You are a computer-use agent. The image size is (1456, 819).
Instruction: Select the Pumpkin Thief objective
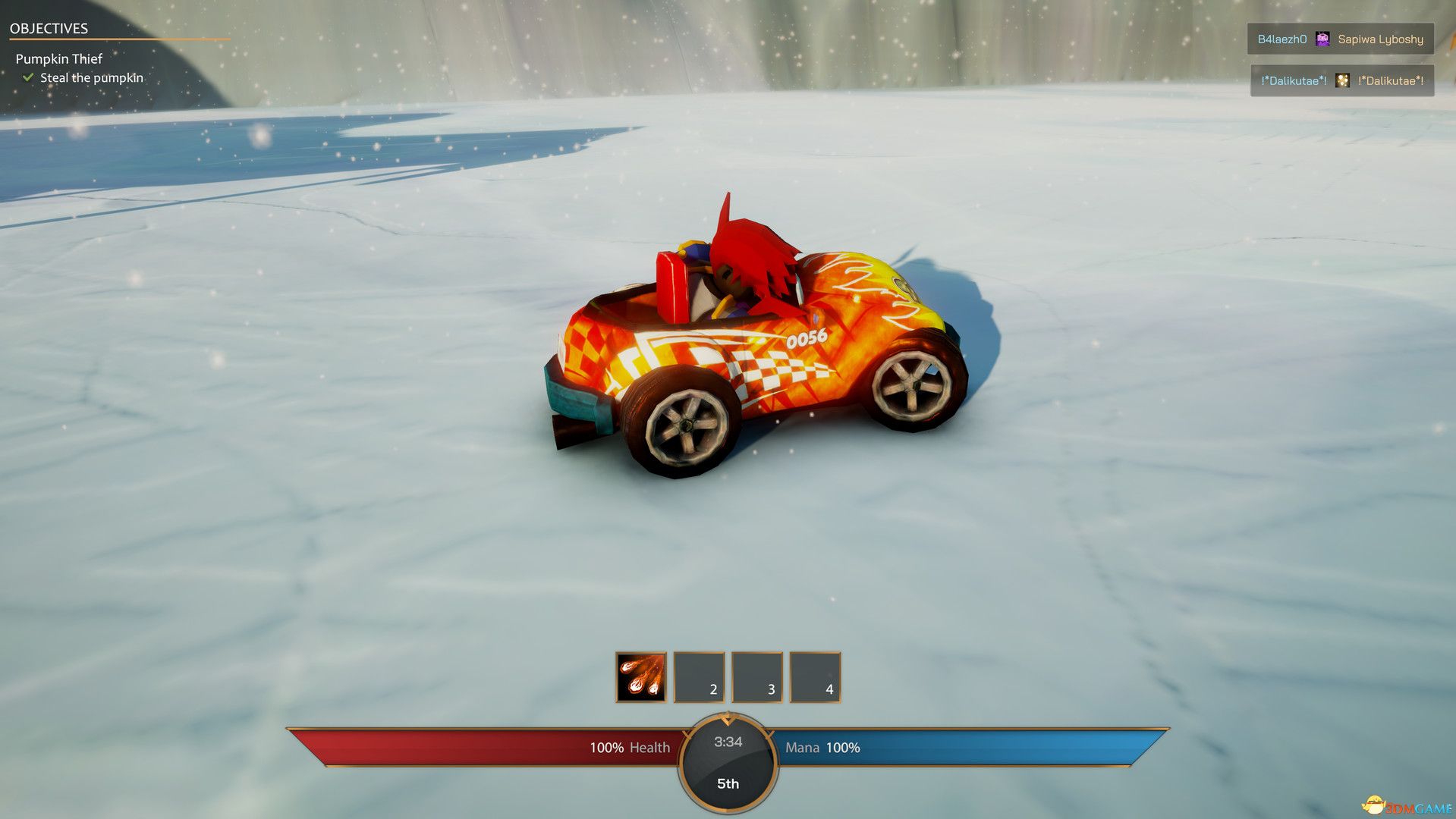[x=59, y=59]
